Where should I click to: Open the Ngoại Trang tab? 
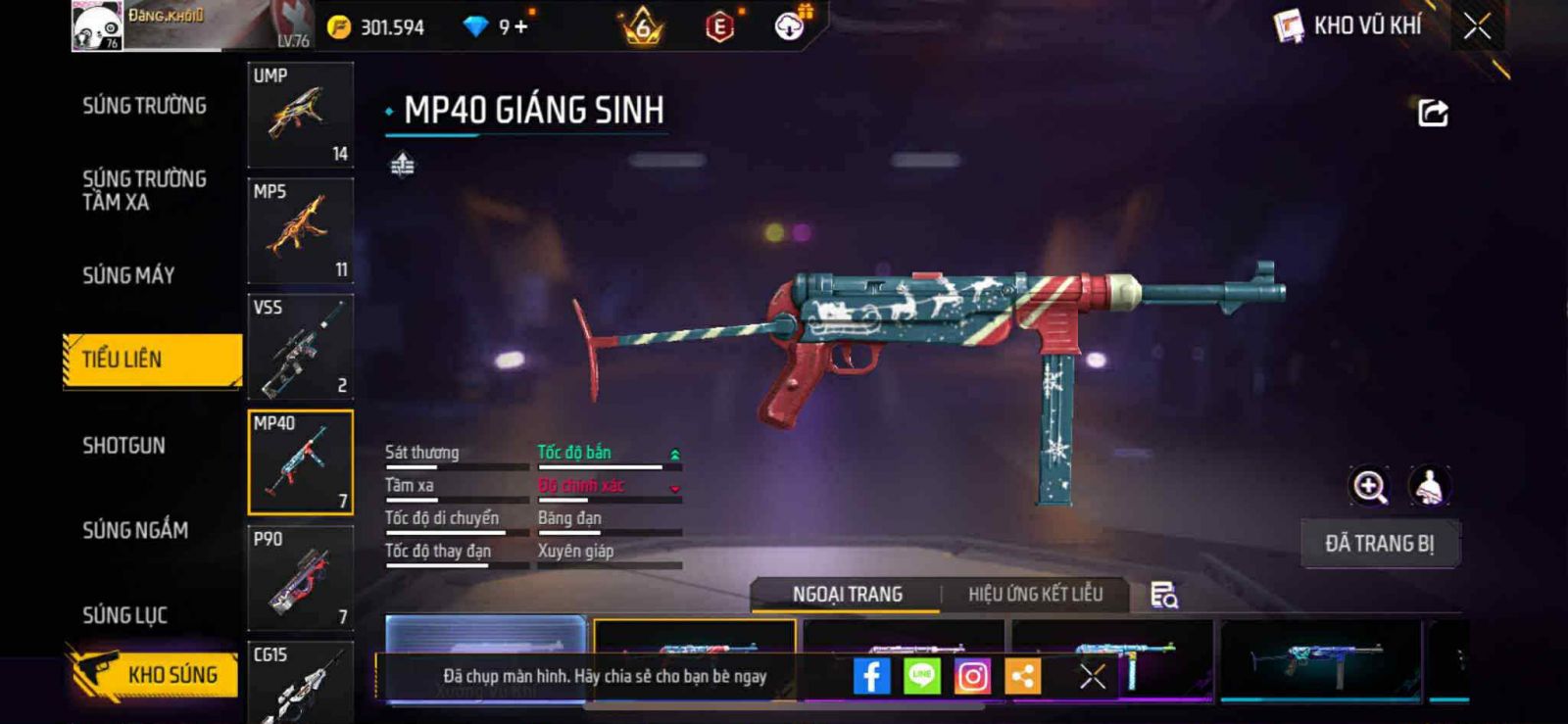[x=847, y=594]
